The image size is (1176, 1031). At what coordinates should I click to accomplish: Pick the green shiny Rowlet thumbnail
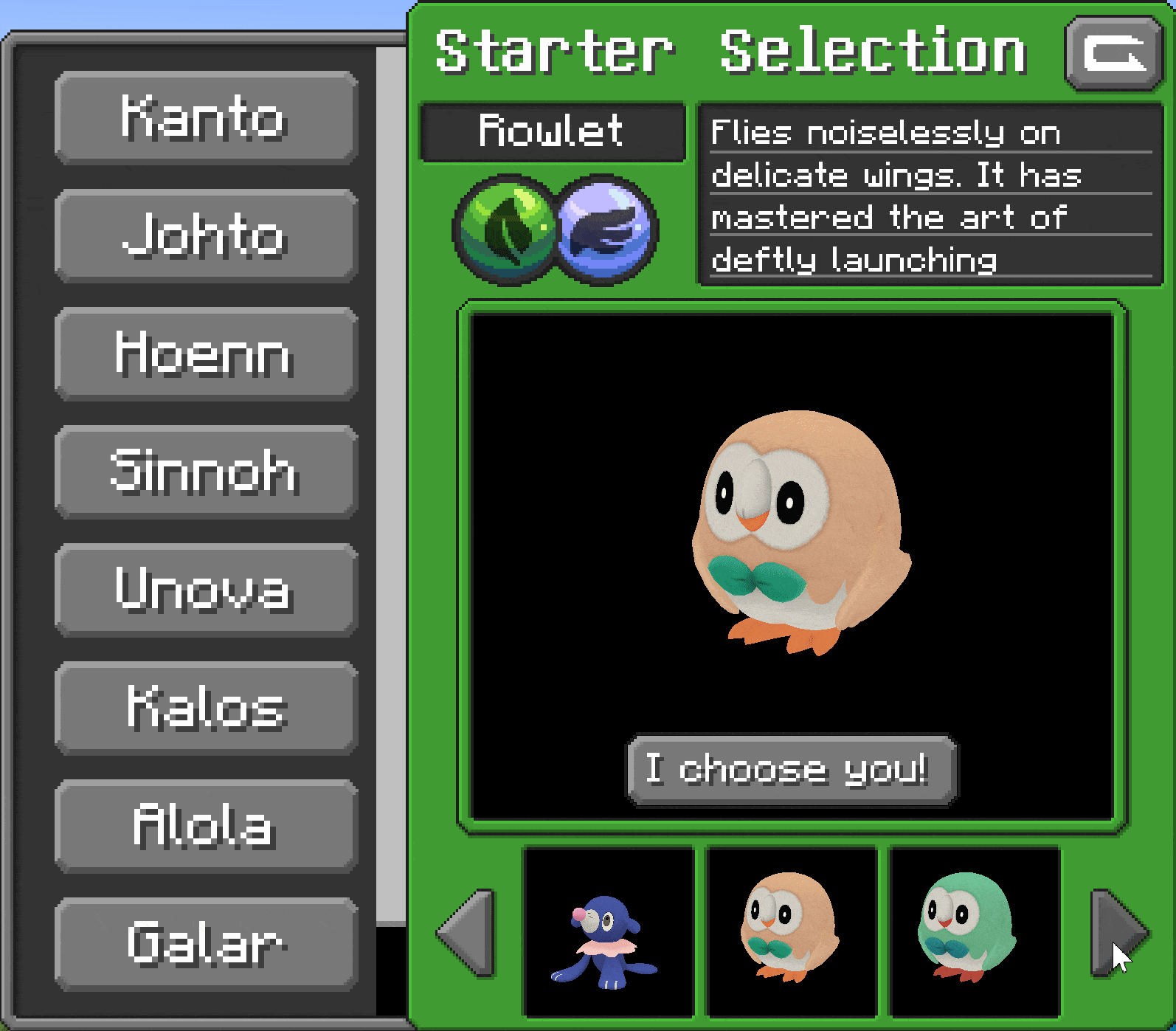coord(974,932)
